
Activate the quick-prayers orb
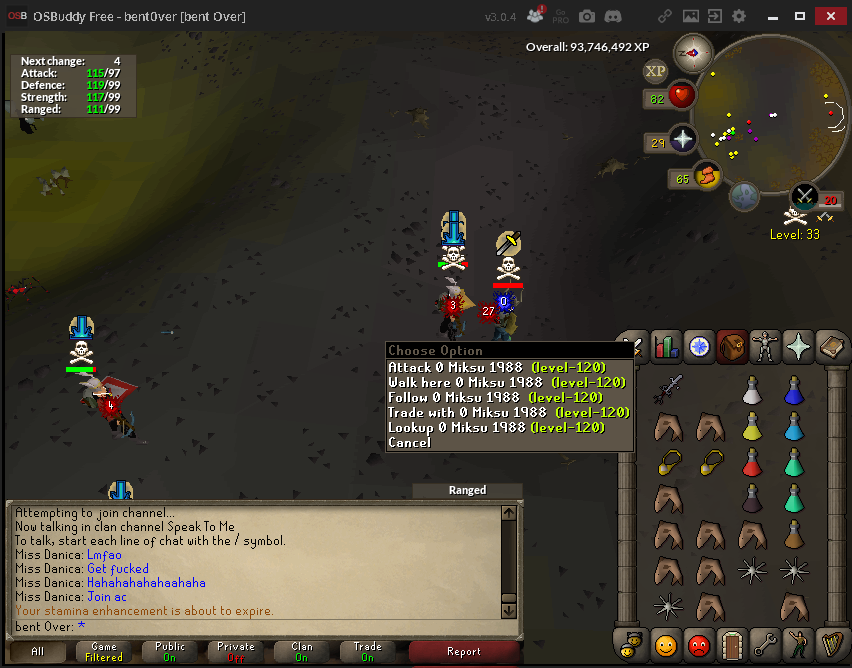[683, 140]
